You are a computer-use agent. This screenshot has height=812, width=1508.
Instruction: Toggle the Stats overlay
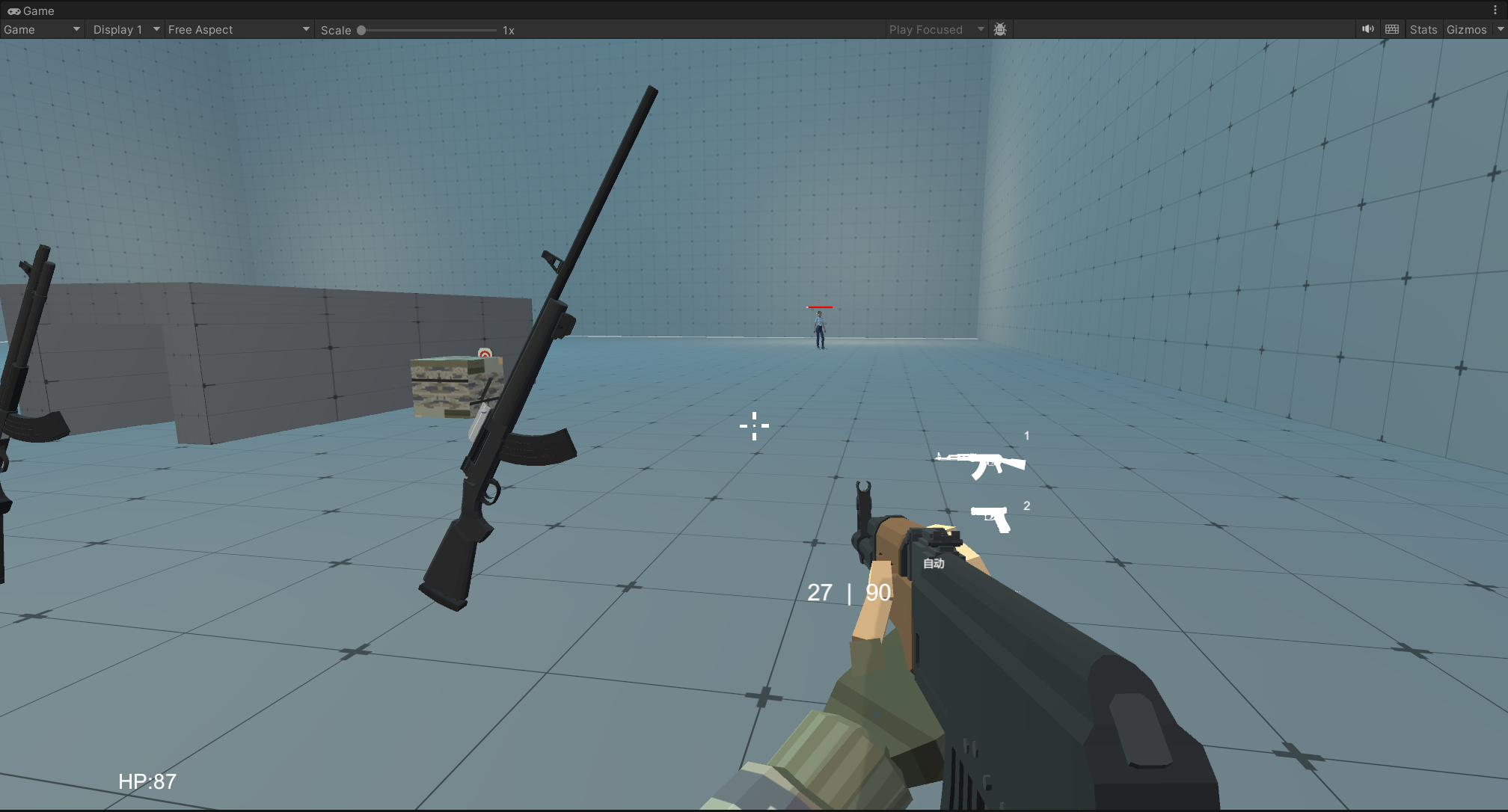click(1423, 30)
